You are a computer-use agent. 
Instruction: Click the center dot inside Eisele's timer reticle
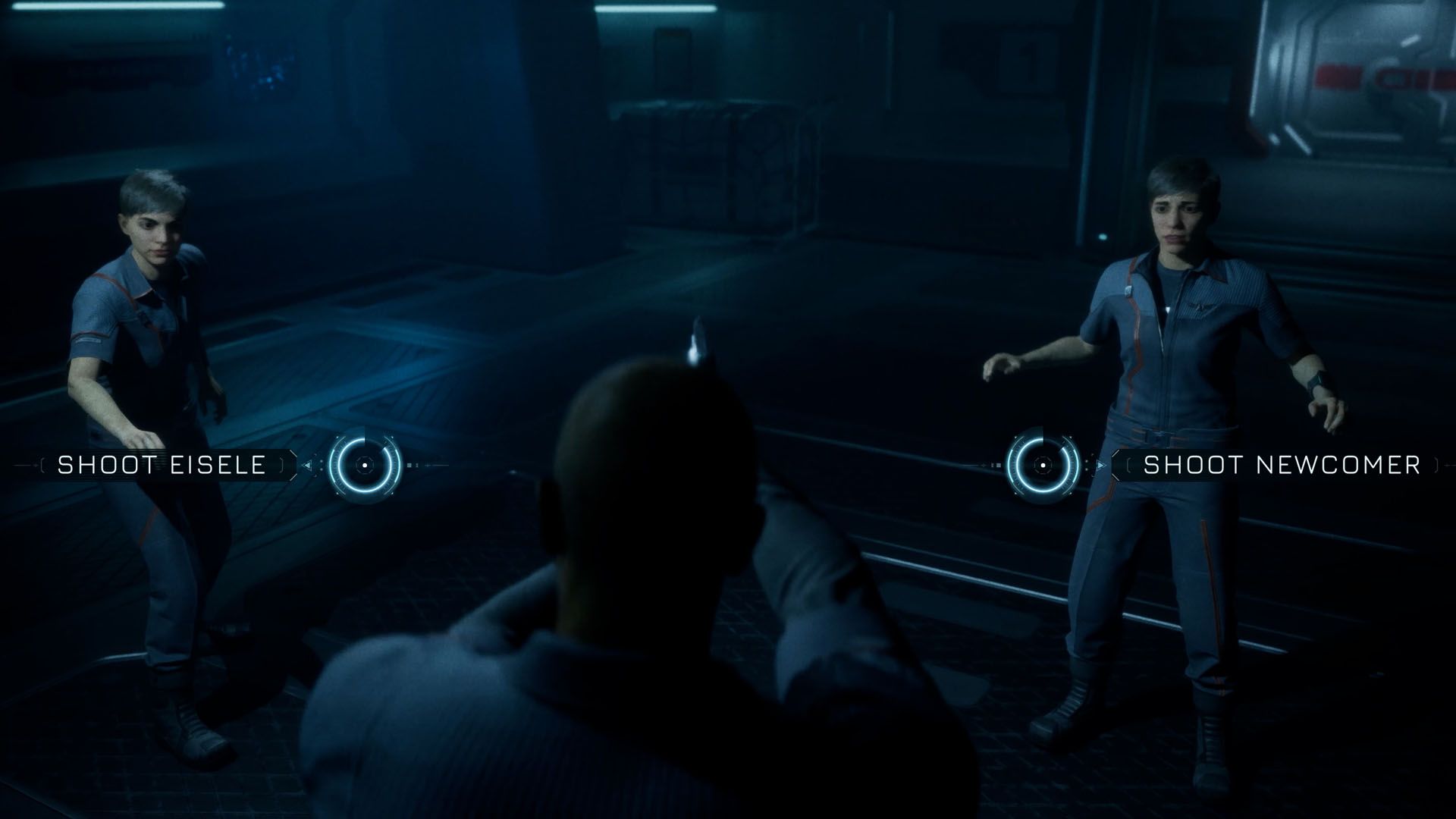coord(365,466)
